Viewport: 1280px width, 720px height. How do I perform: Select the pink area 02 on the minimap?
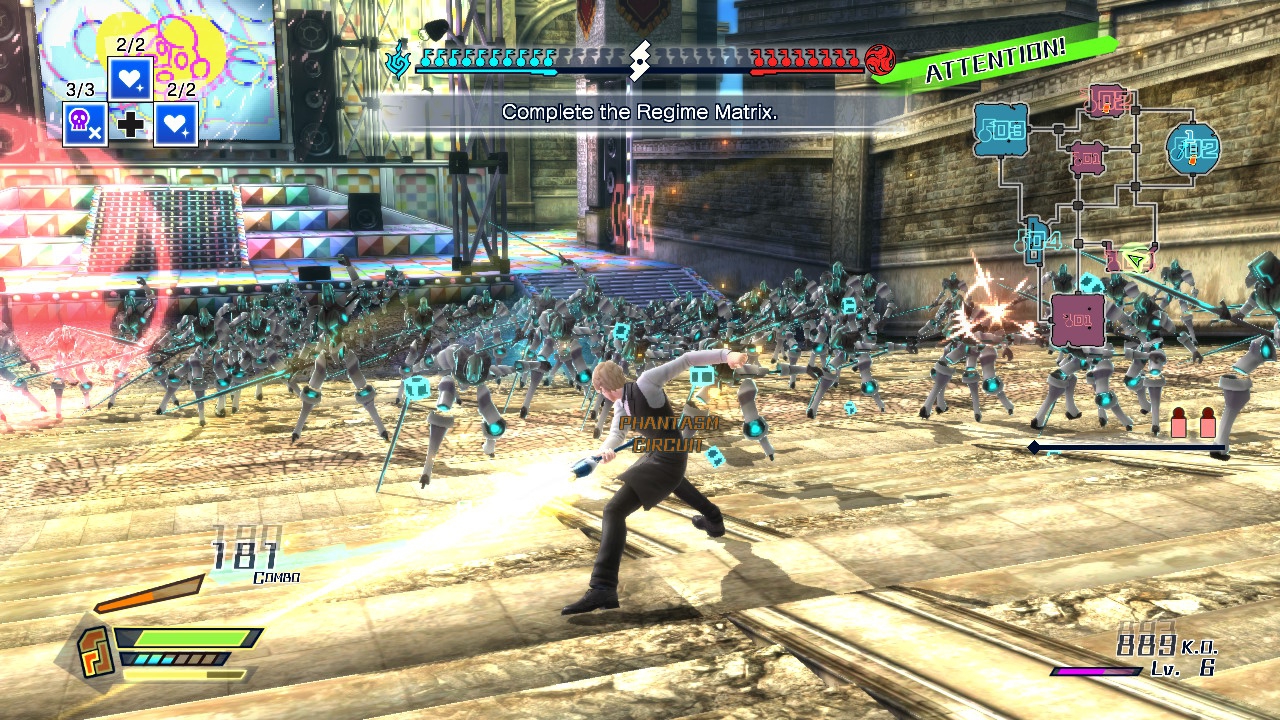pos(1109,100)
